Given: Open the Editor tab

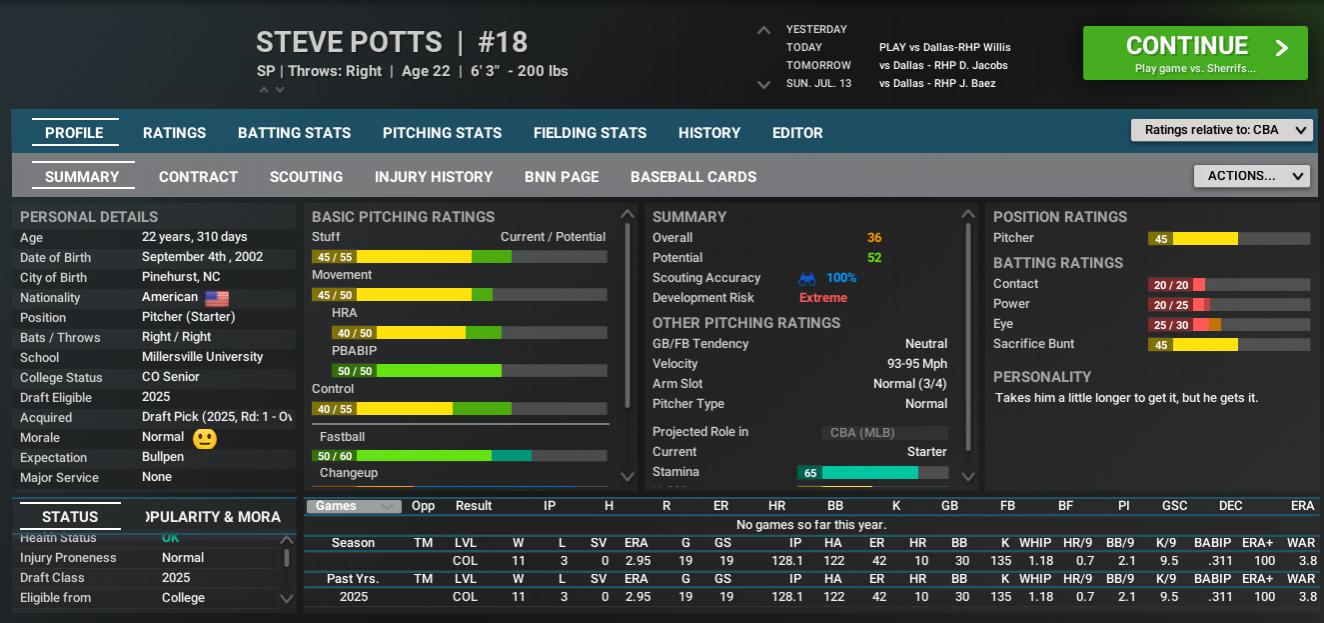Looking at the screenshot, I should tap(797, 133).
